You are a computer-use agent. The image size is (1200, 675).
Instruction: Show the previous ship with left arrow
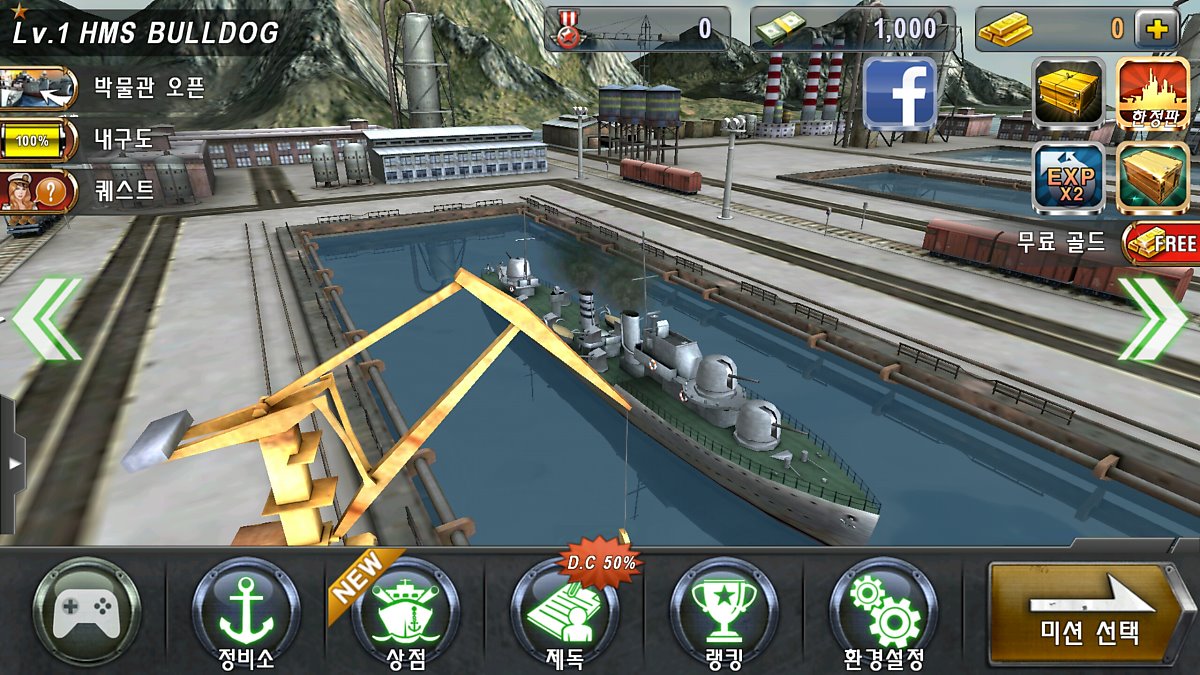point(47,319)
